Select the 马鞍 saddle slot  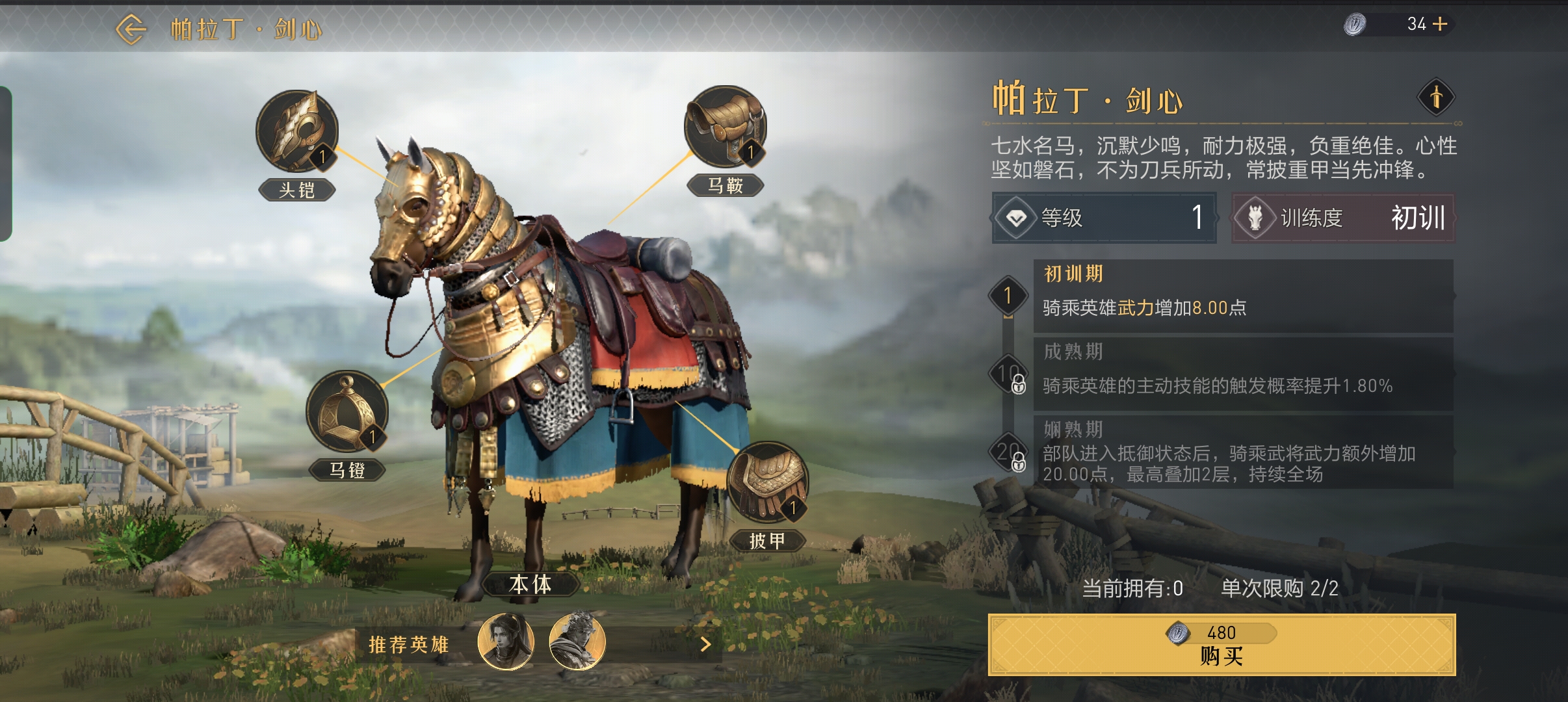725,127
